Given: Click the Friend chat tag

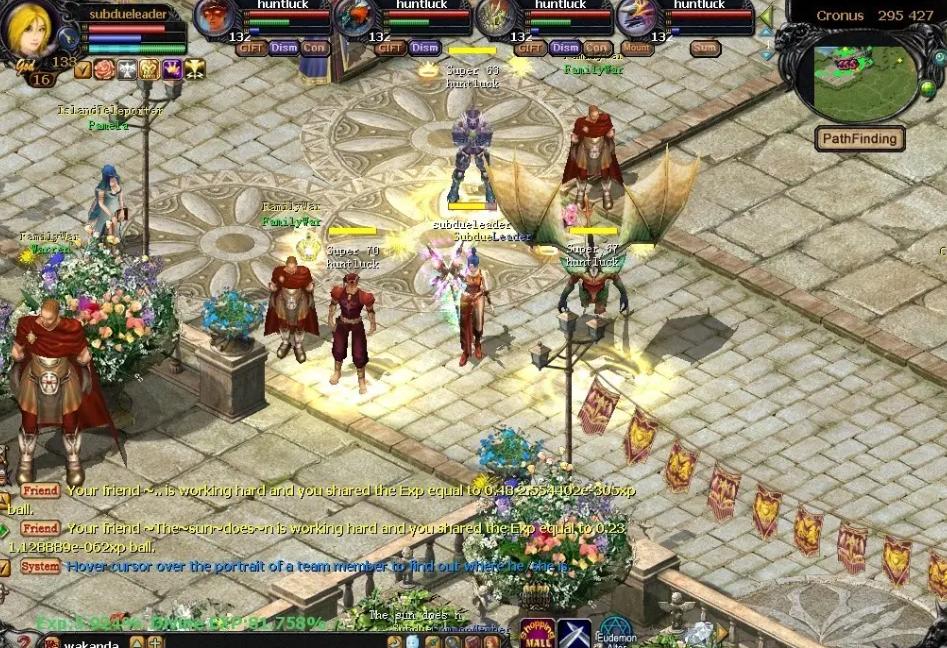Looking at the screenshot, I should pyautogui.click(x=41, y=491).
